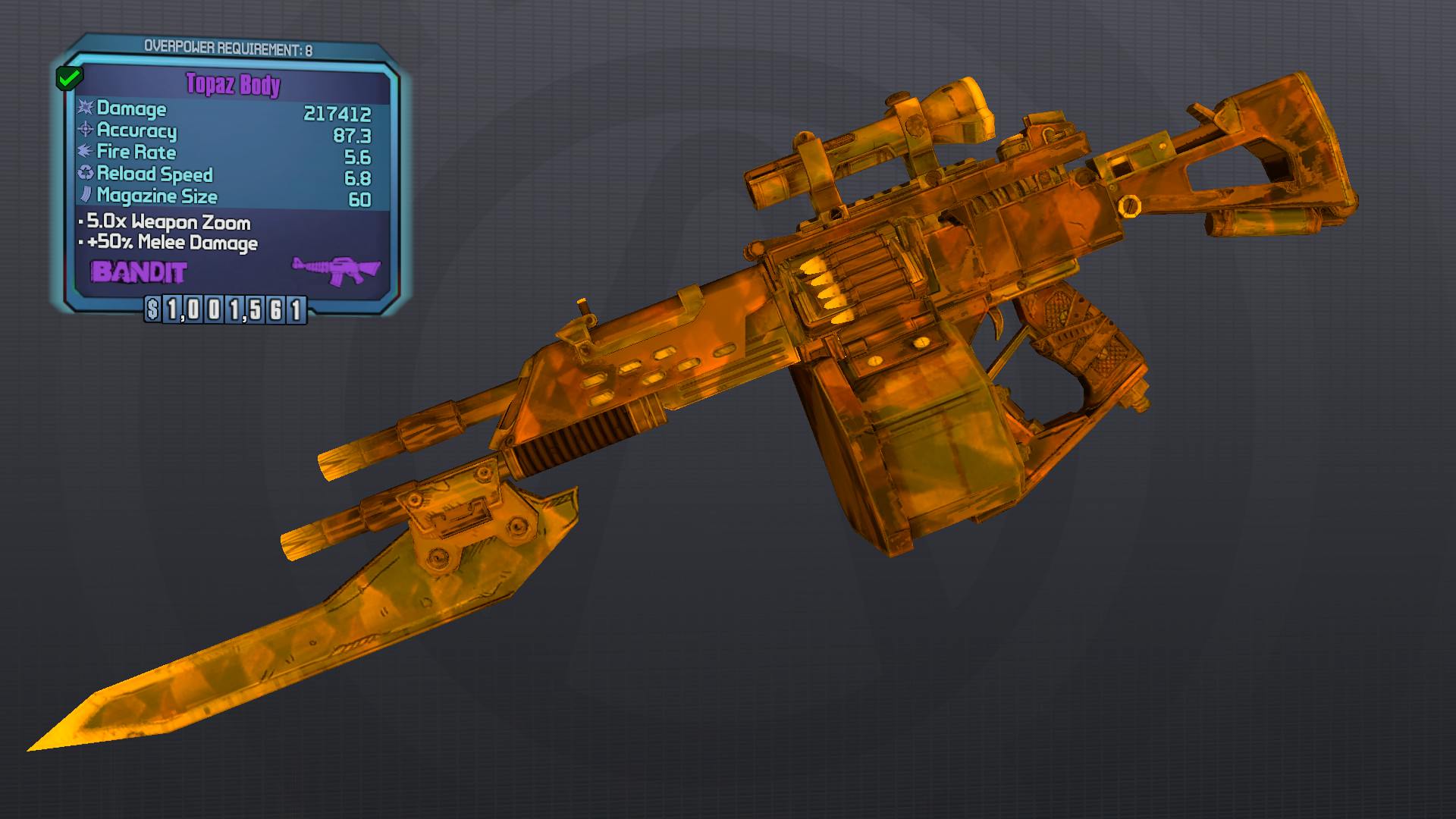Click the Damage burst icon
The height and width of the screenshot is (819, 1456).
point(86,109)
